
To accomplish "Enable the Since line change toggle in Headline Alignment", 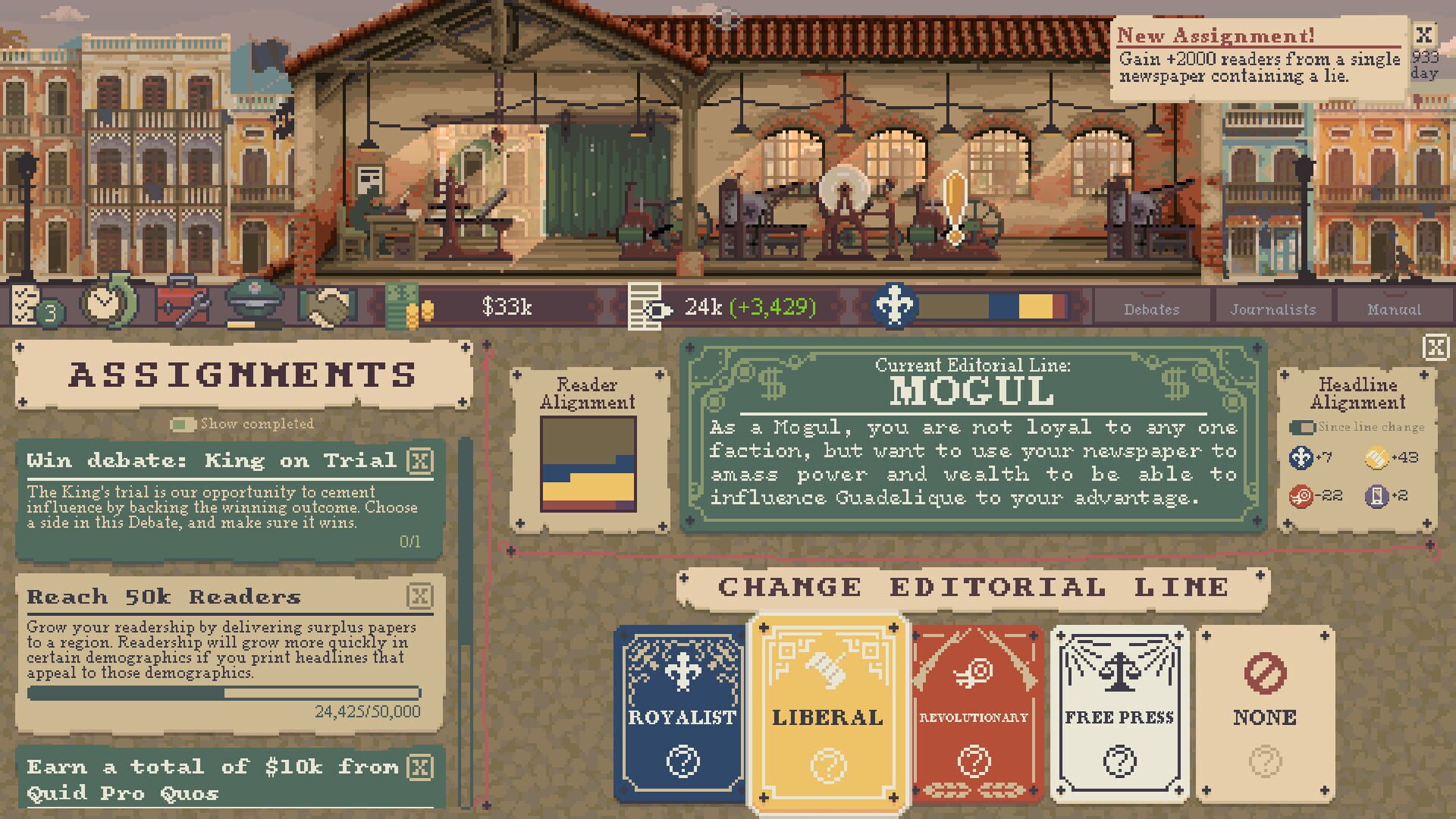I will (1301, 427).
